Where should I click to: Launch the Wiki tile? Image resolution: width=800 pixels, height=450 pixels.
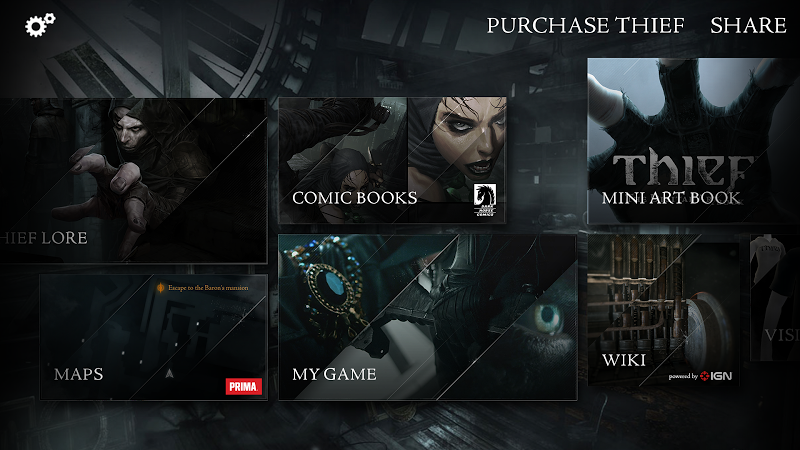tap(663, 311)
